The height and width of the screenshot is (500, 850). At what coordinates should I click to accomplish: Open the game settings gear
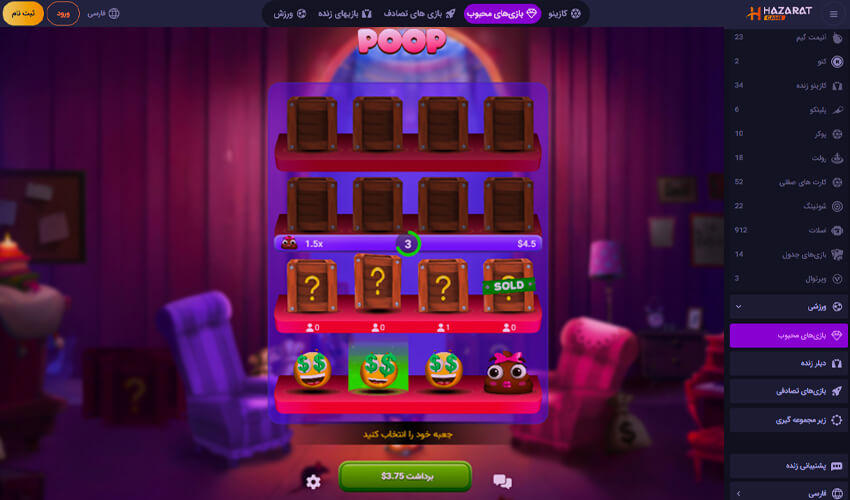click(313, 482)
